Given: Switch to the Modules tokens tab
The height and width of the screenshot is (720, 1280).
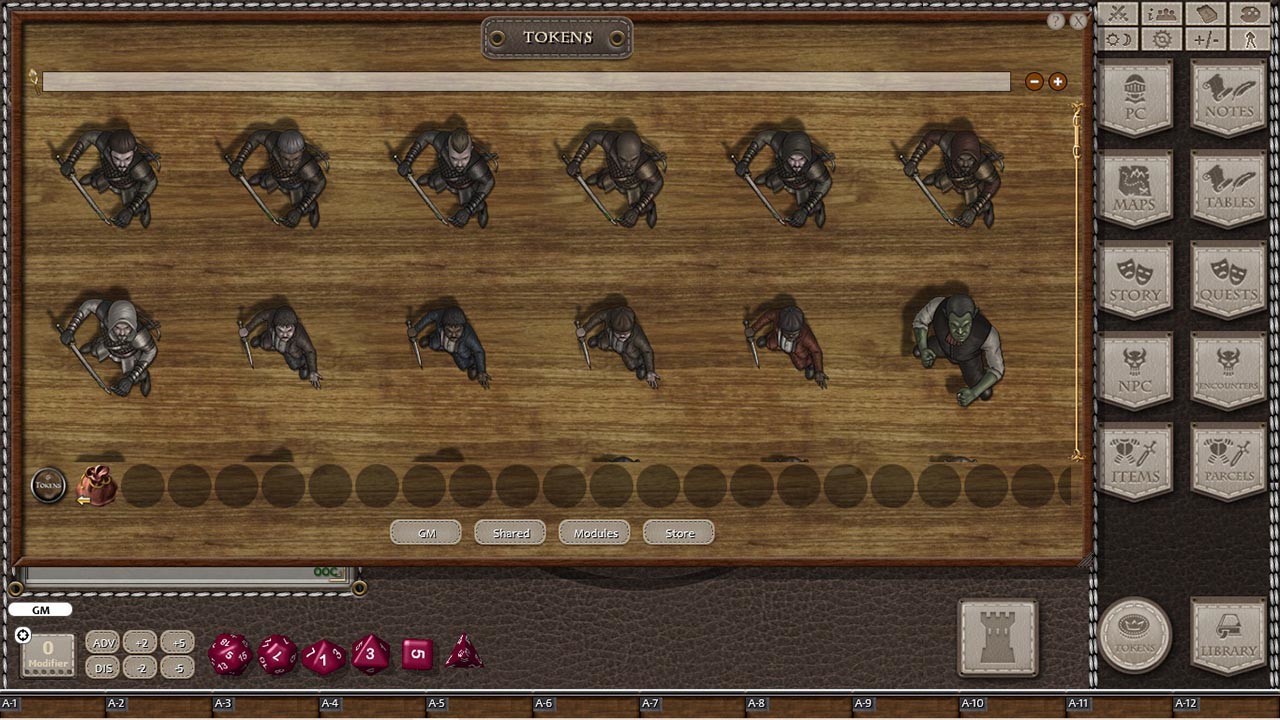Looking at the screenshot, I should [594, 533].
